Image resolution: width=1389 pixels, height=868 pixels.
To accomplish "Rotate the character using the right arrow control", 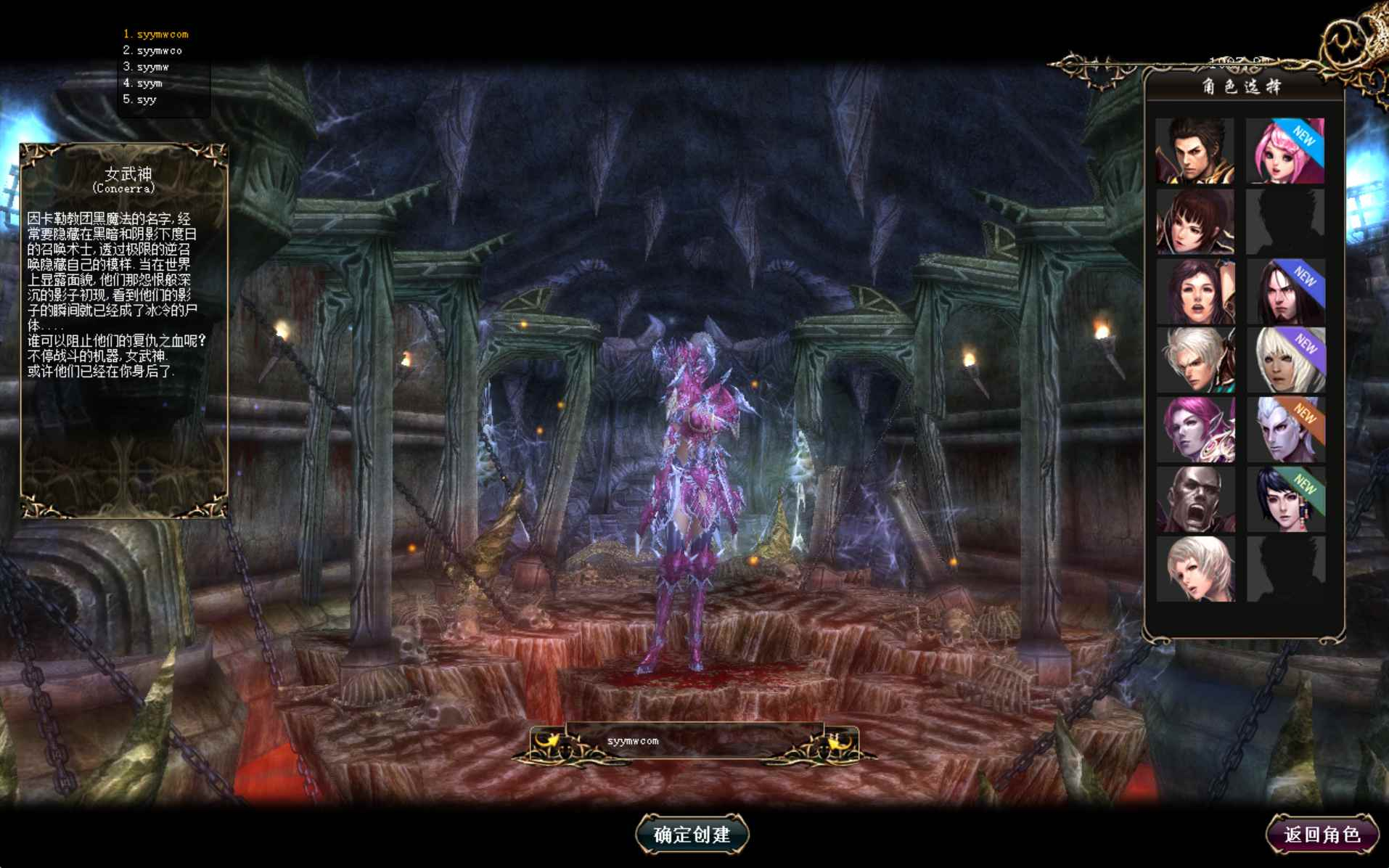I will coord(836,742).
